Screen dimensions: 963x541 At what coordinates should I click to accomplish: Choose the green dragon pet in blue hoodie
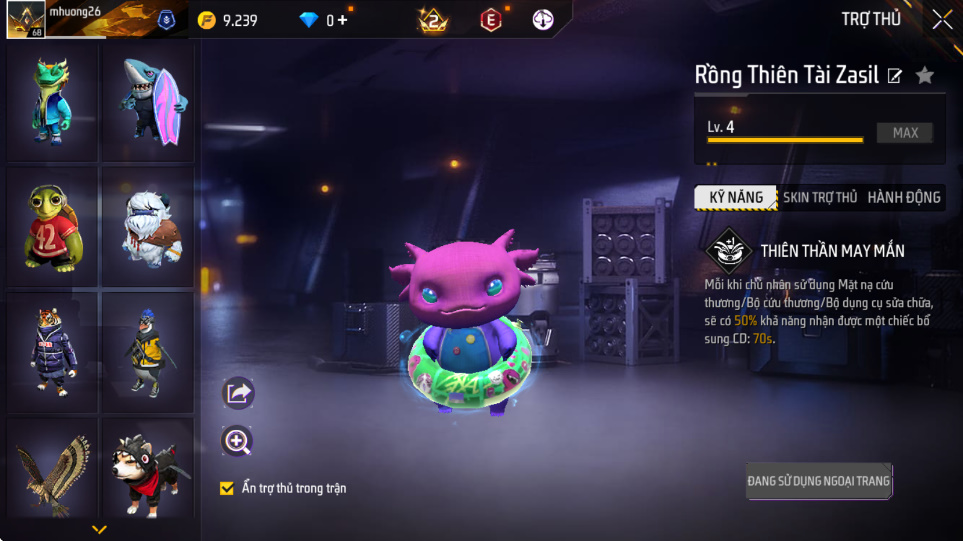point(52,102)
